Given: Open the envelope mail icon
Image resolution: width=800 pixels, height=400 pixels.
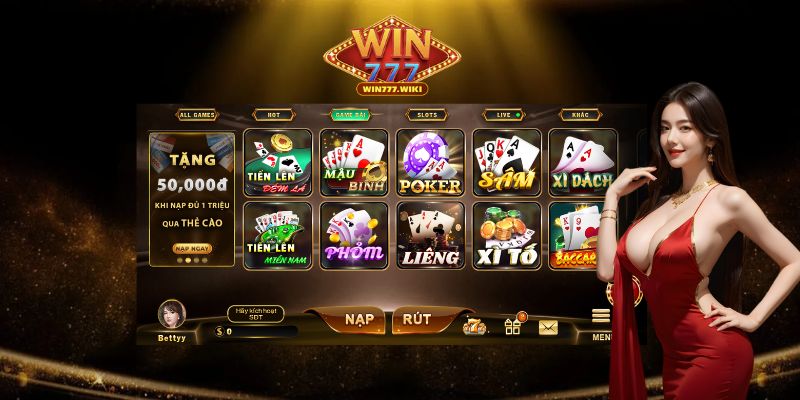Looking at the screenshot, I should click(548, 327).
